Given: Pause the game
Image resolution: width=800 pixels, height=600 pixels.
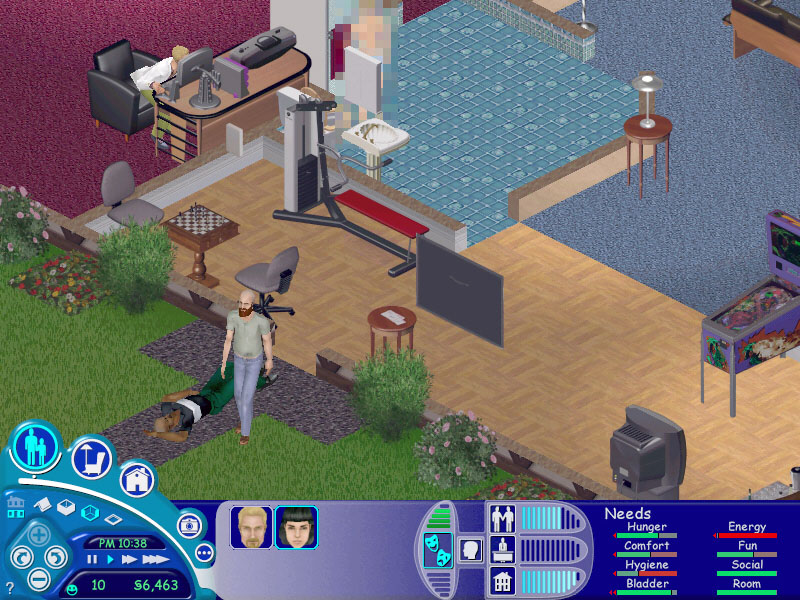Looking at the screenshot, I should coord(92,560).
